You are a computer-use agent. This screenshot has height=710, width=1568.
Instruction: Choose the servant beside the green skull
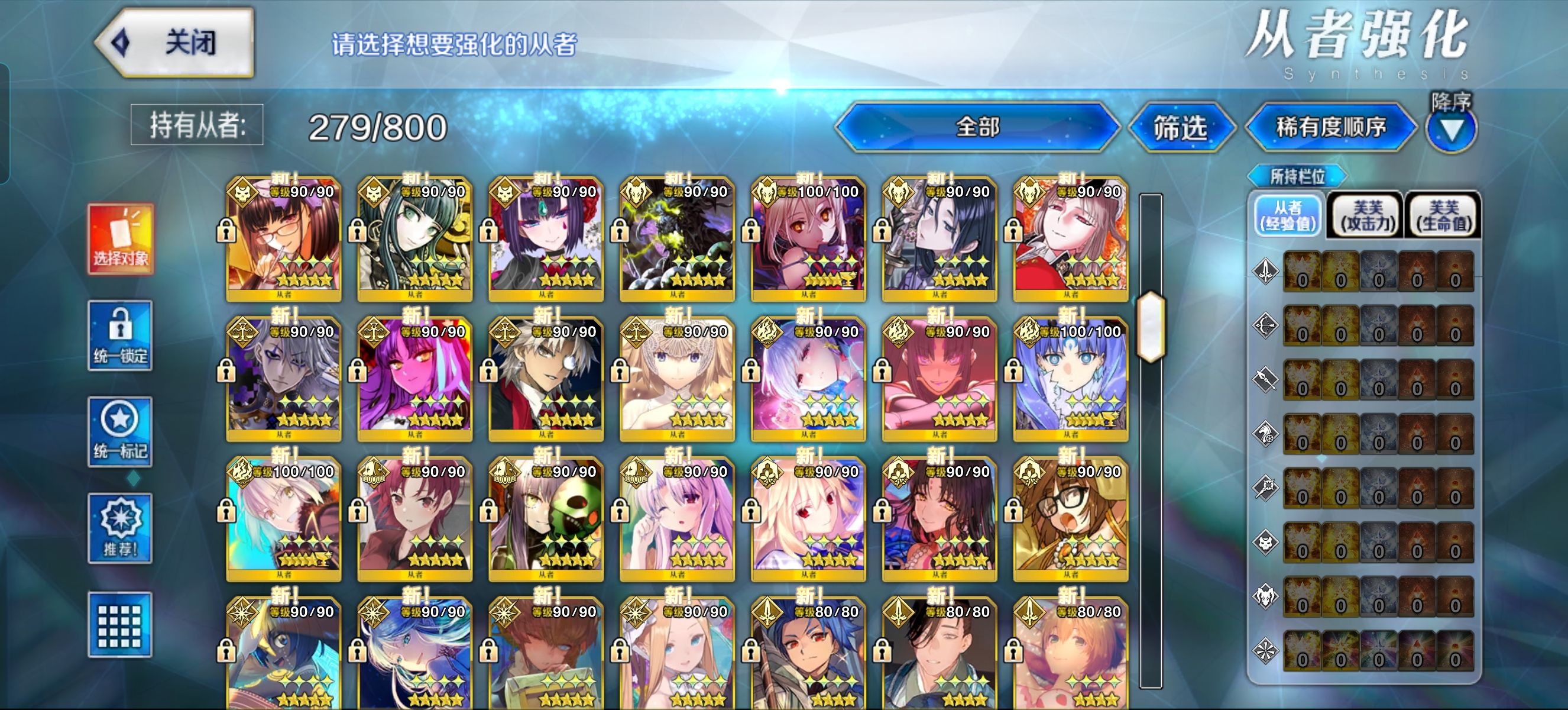[546, 519]
